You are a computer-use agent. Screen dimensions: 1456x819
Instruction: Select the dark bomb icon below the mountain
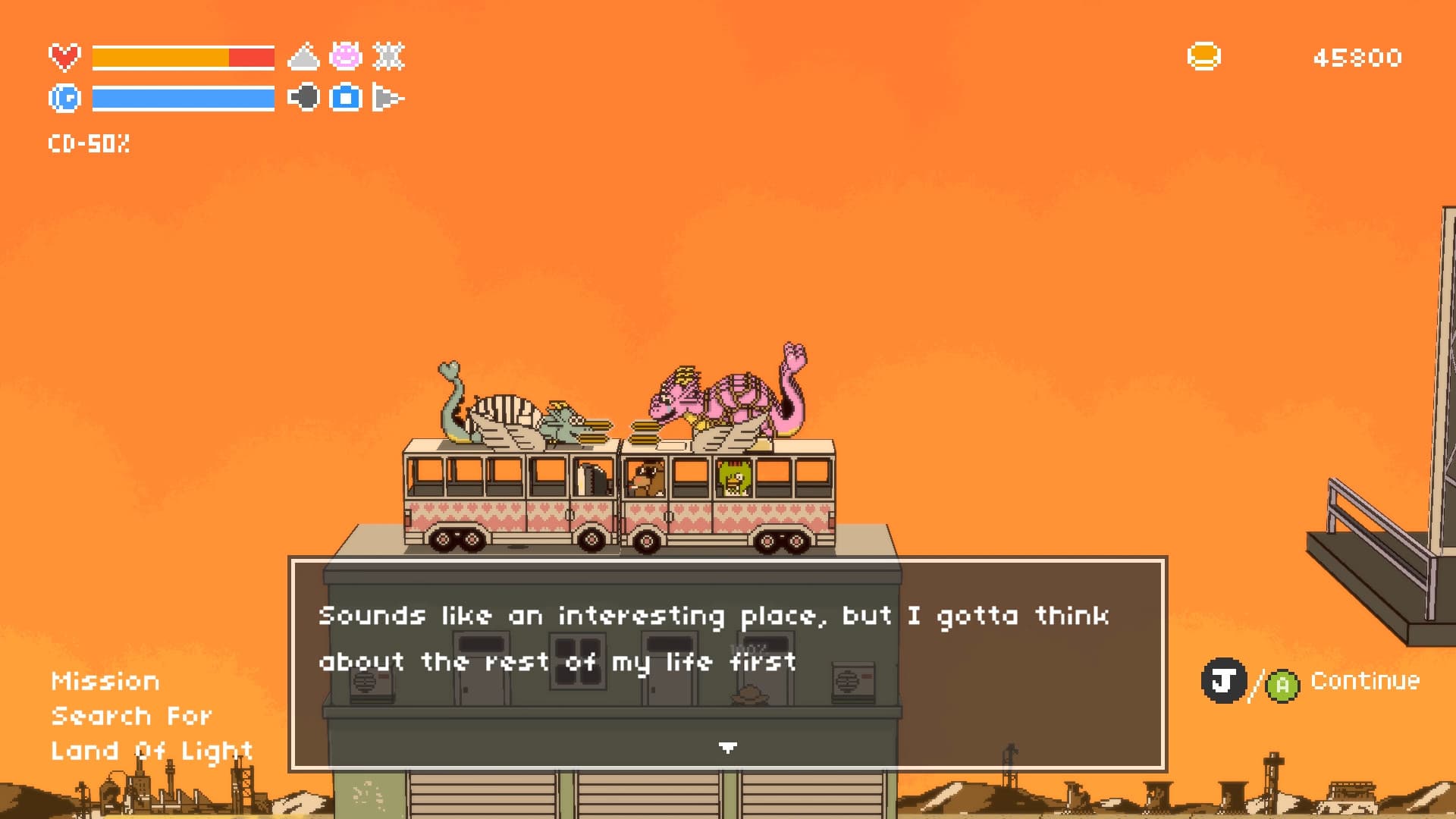click(x=306, y=97)
